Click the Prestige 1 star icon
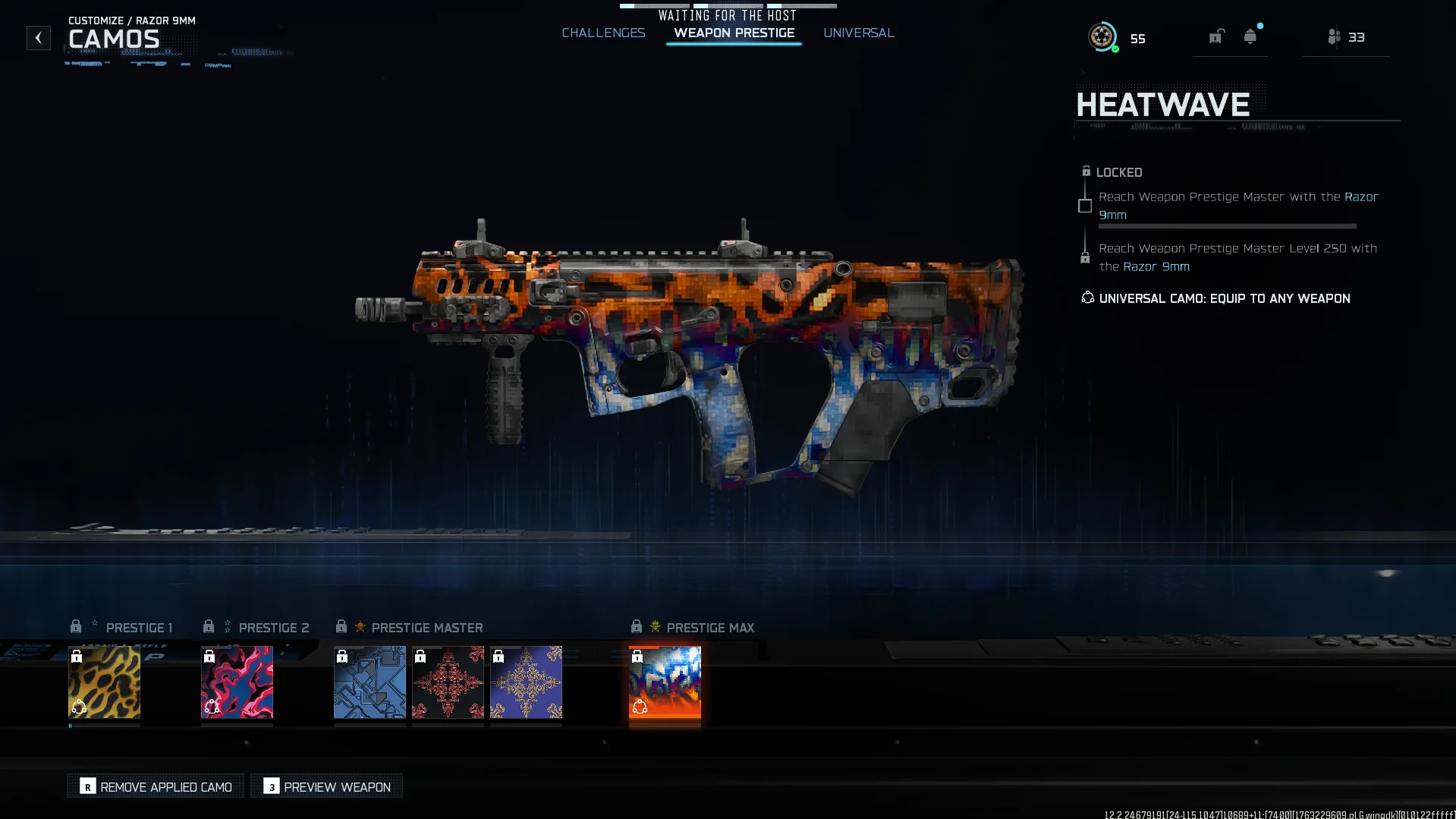Viewport: 1456px width, 819px height. [x=93, y=625]
